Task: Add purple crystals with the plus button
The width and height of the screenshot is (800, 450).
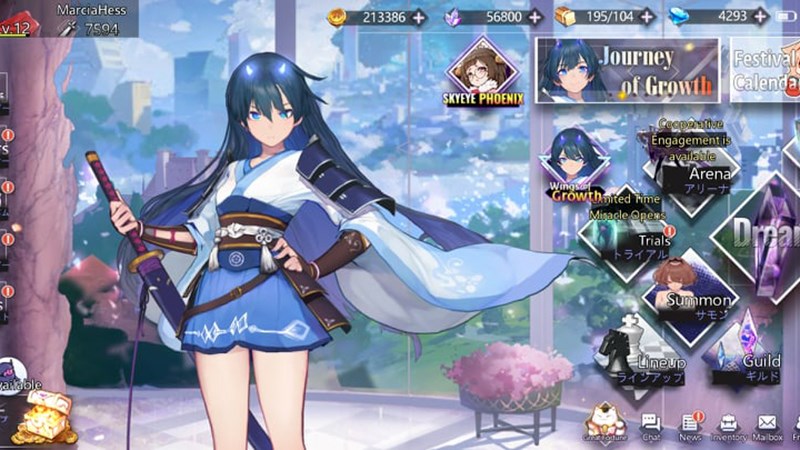Action: pos(533,17)
